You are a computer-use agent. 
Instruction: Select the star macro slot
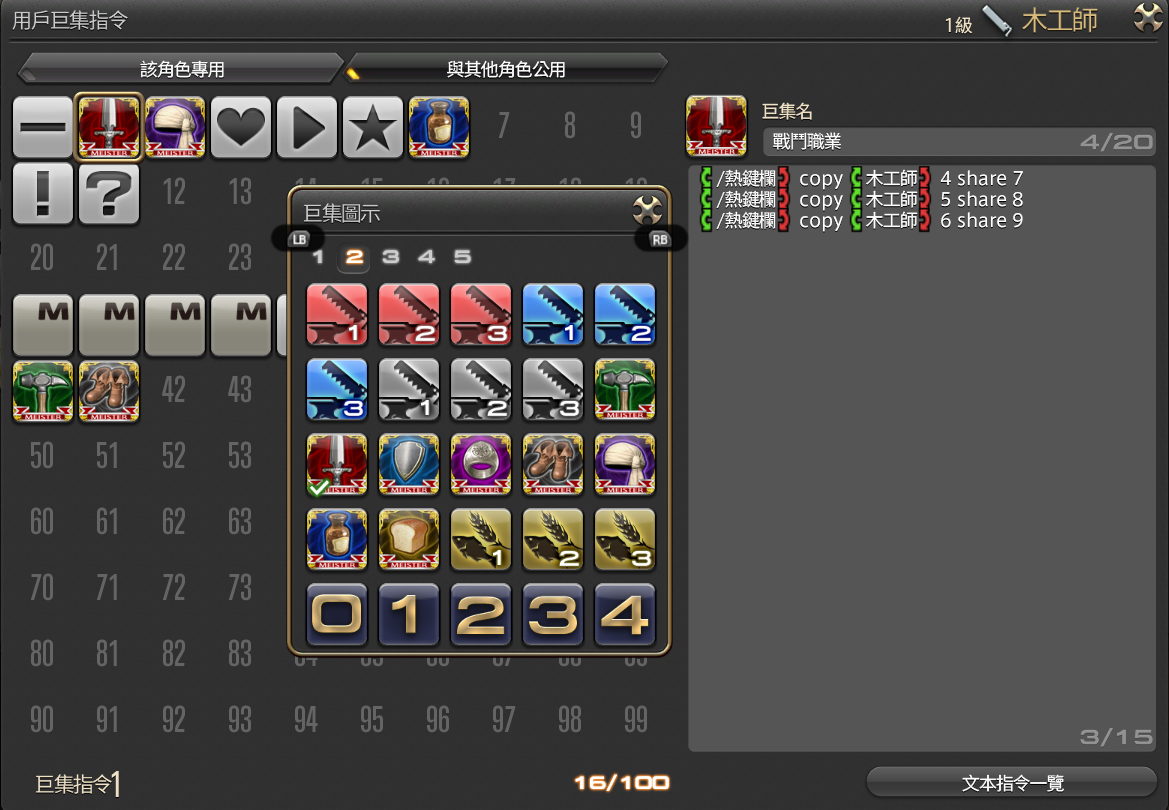click(x=373, y=127)
